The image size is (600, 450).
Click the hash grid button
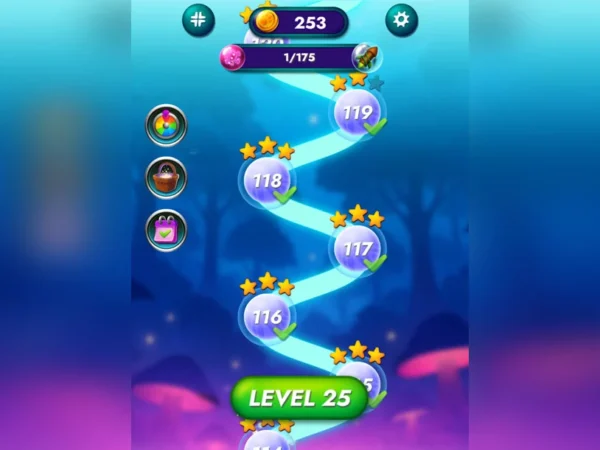pos(198,20)
